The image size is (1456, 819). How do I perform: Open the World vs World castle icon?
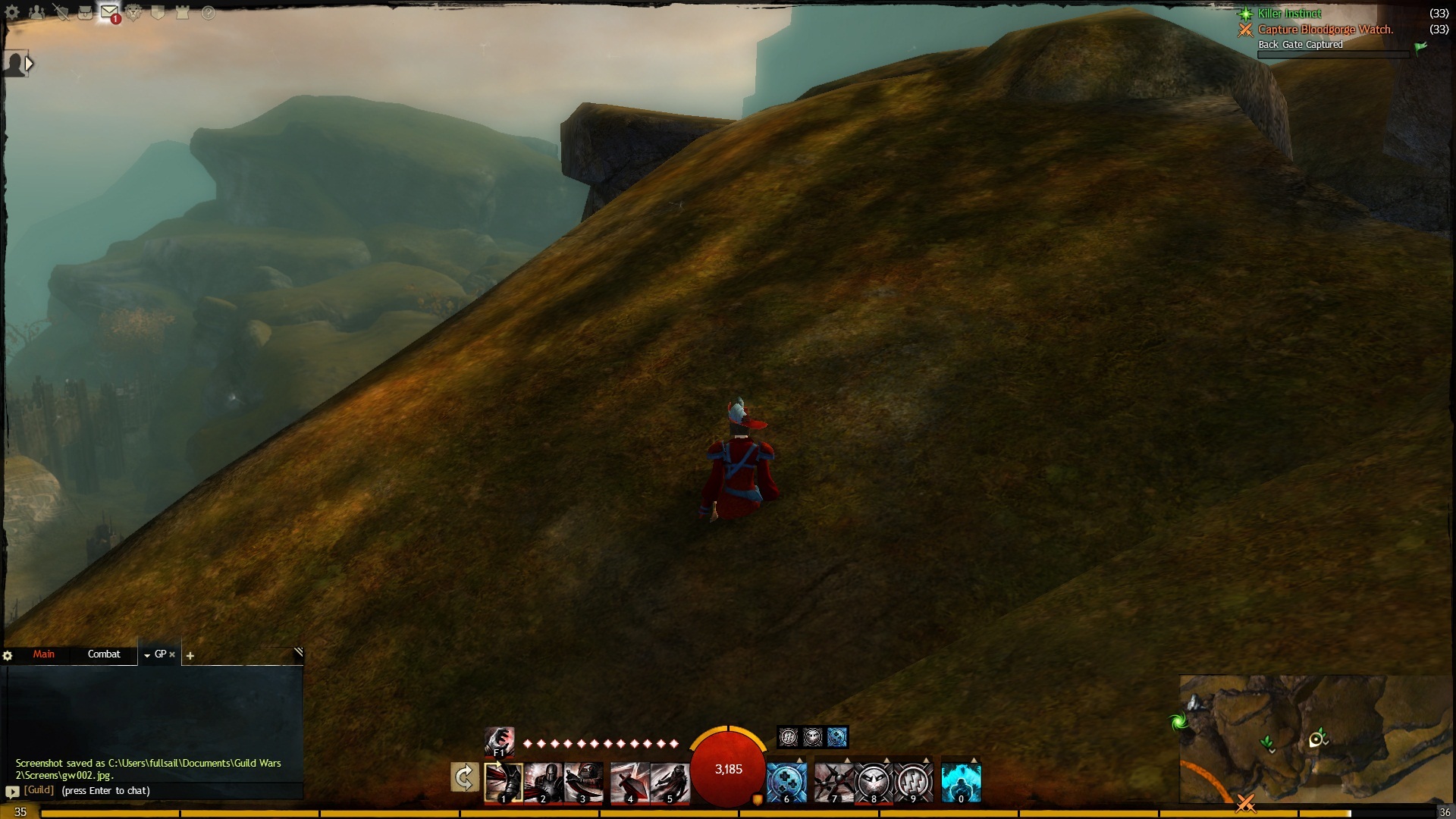click(183, 13)
